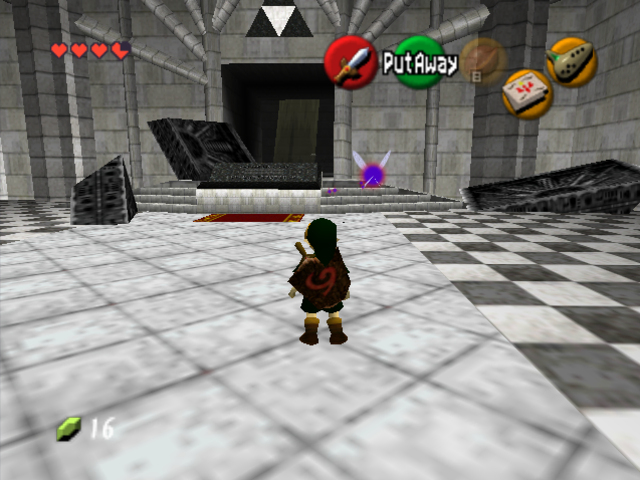Click the faded brown item icon
Viewport: 640px width, 480px height.
(484, 61)
